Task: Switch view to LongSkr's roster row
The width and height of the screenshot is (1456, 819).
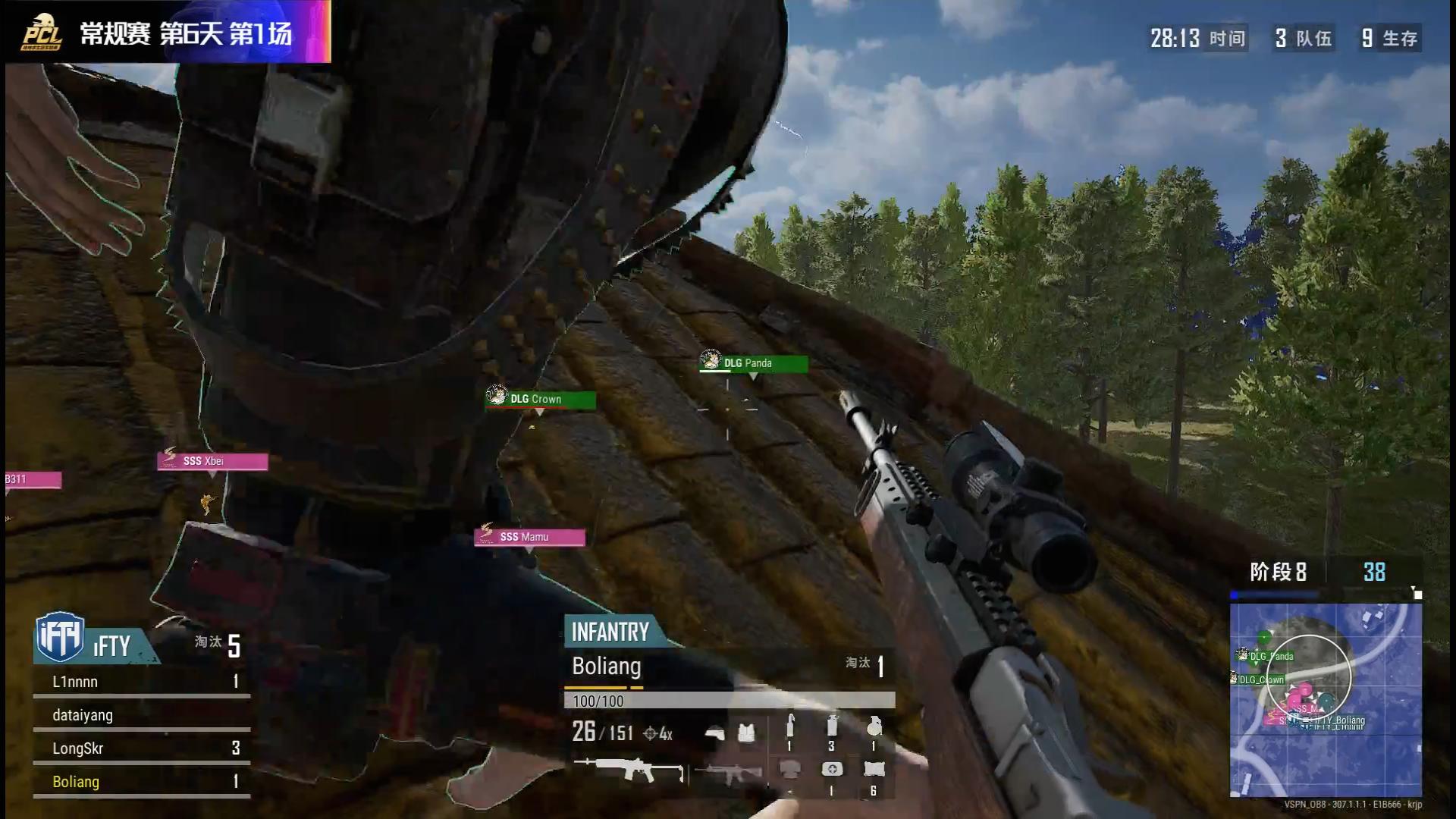Action: coord(141,748)
